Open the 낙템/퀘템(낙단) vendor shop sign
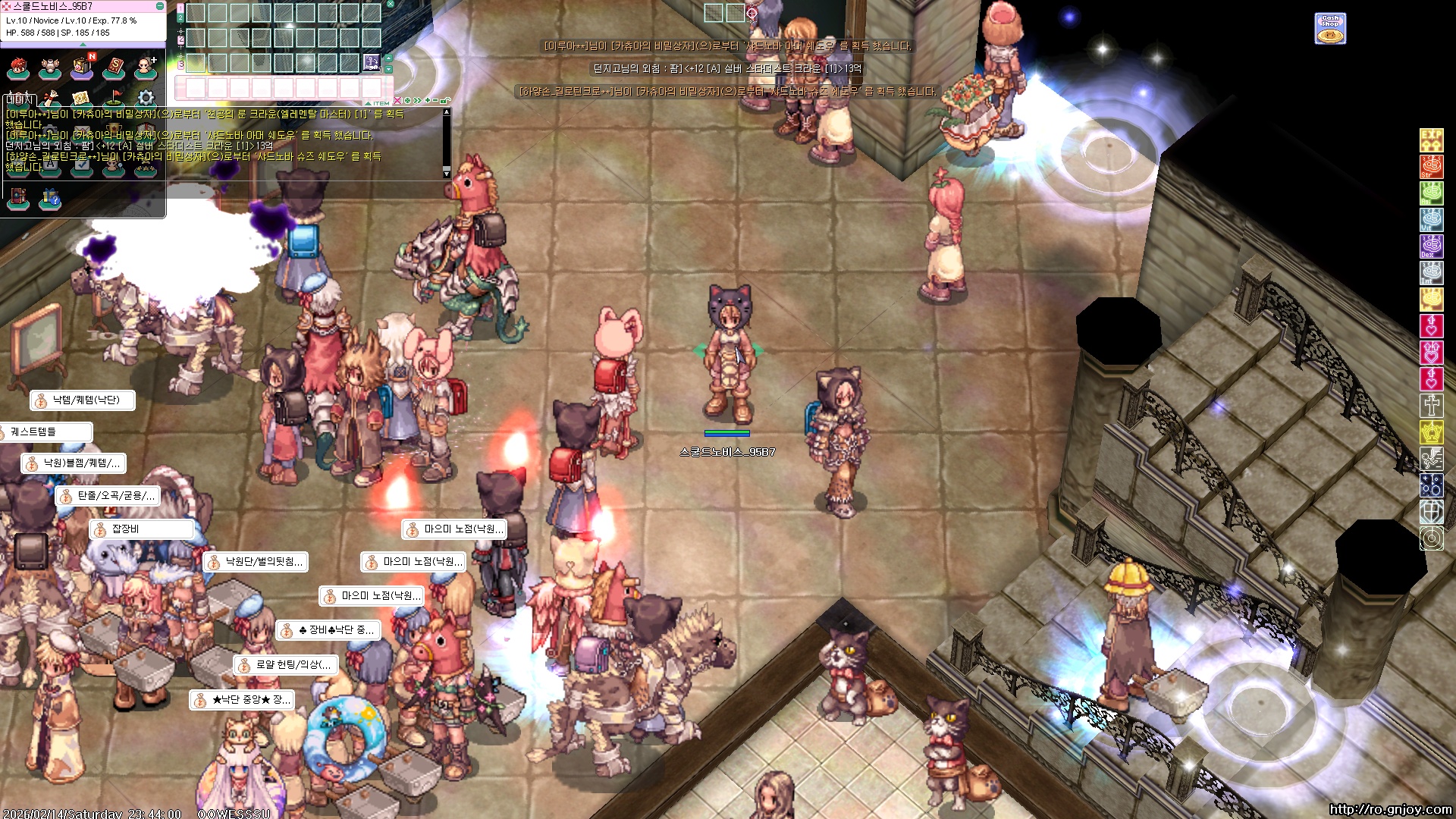The image size is (1456, 819). pyautogui.click(x=83, y=400)
